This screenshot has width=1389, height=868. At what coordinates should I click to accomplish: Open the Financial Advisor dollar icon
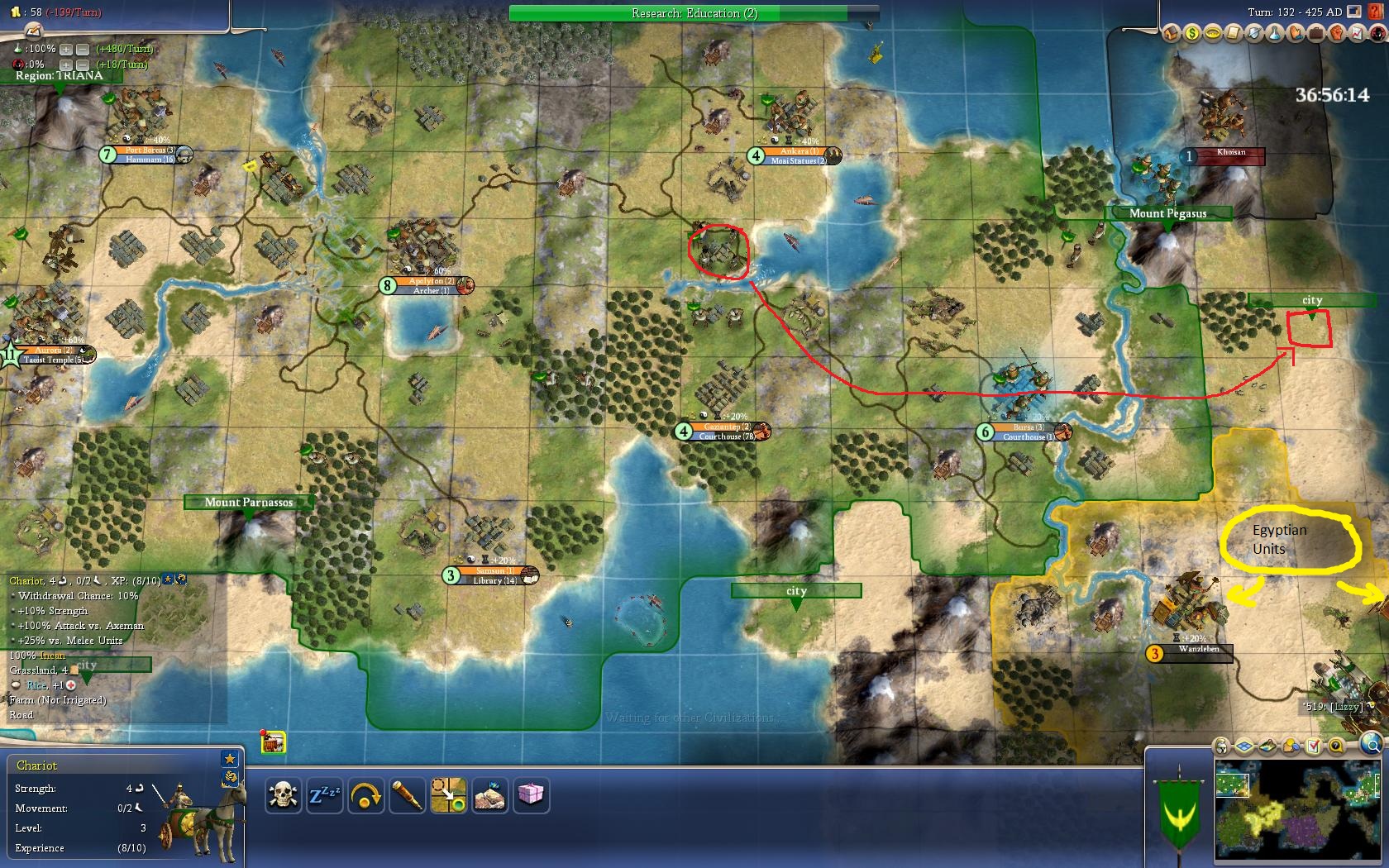(1191, 34)
